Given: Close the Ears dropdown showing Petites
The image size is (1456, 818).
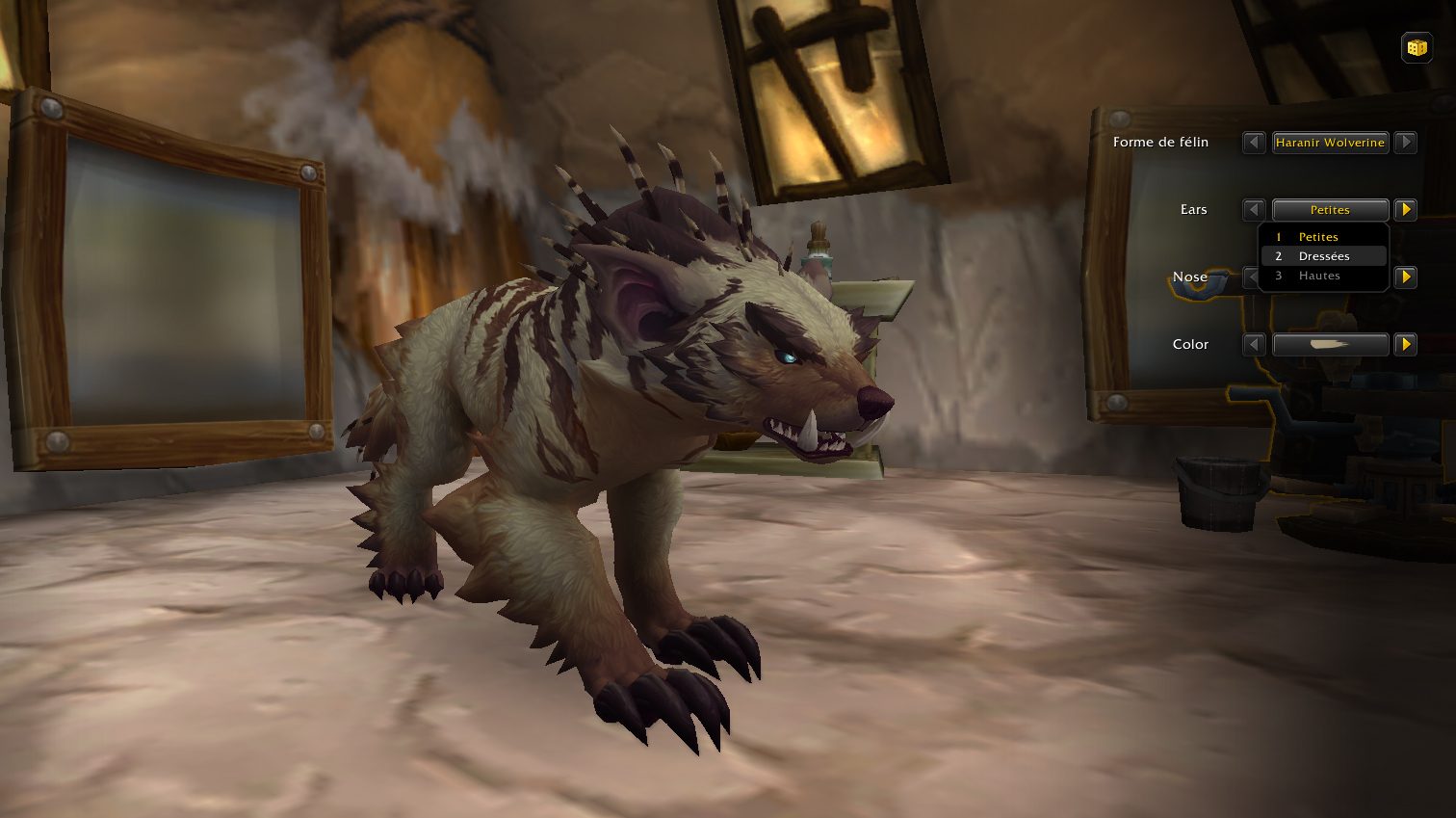Looking at the screenshot, I should (x=1330, y=210).
